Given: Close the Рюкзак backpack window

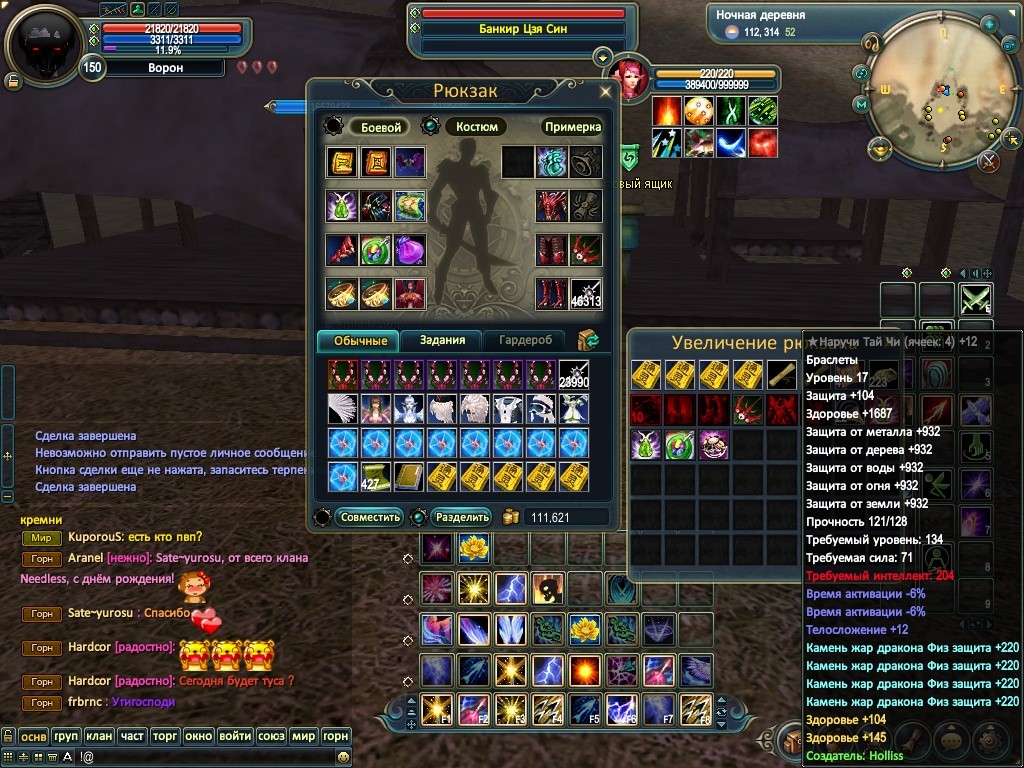Looking at the screenshot, I should click(605, 91).
